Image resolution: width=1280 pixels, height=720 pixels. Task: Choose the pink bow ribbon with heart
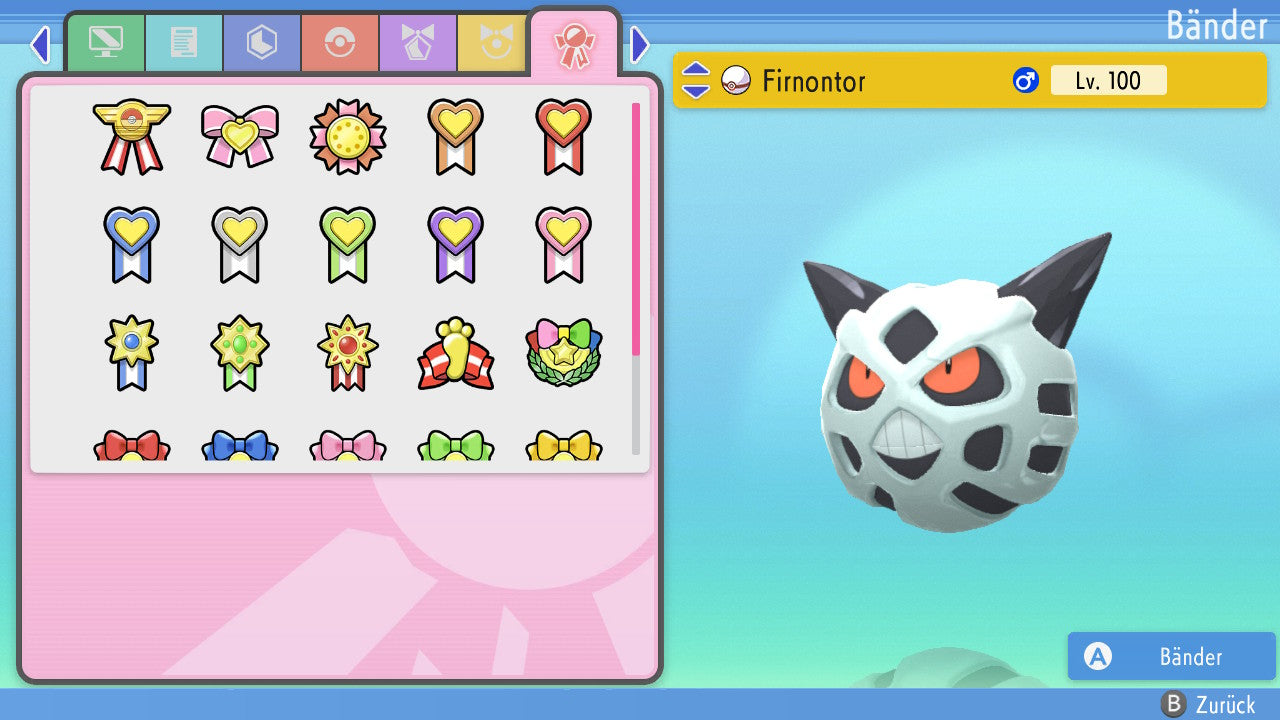[240, 136]
